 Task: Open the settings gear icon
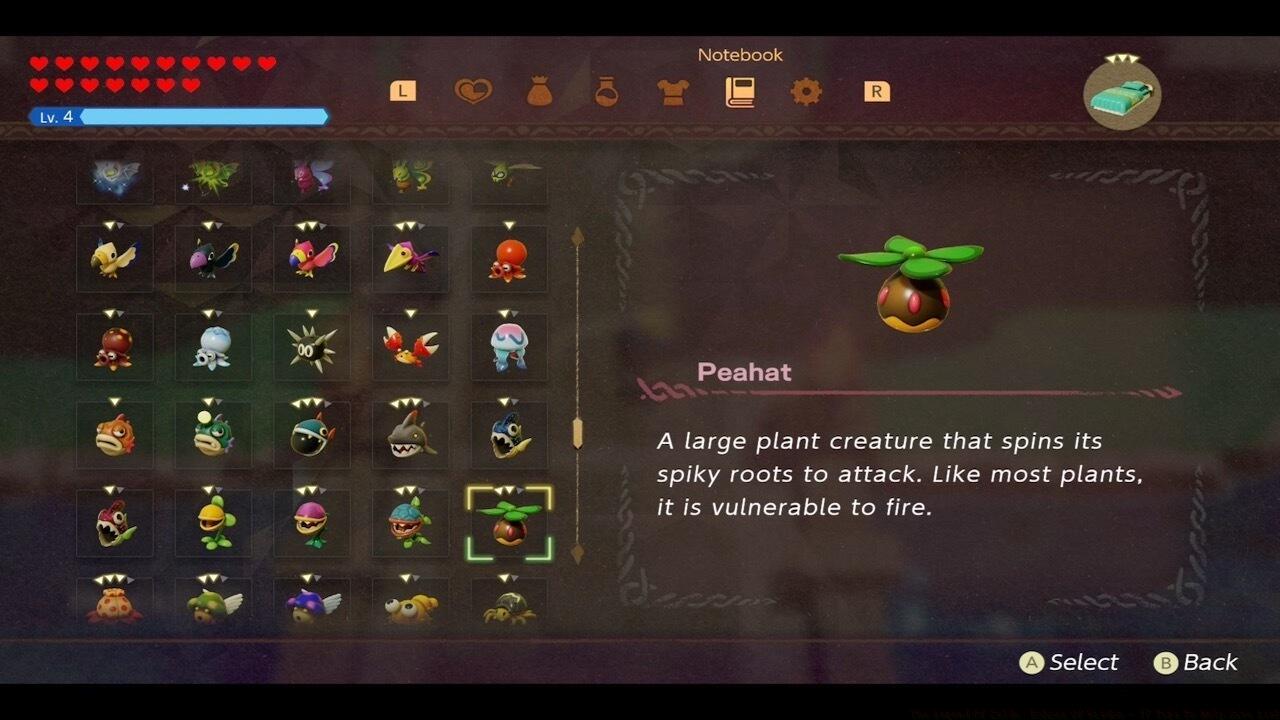point(806,91)
